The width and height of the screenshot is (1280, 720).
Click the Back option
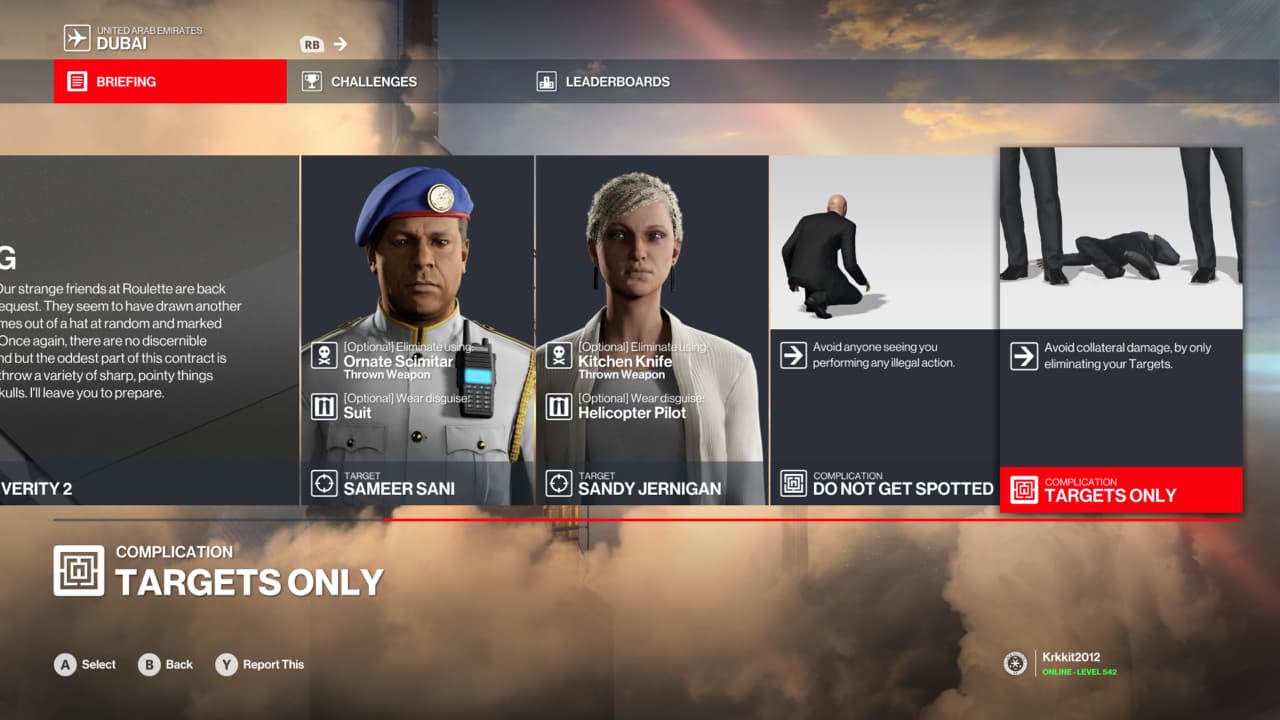click(x=166, y=664)
